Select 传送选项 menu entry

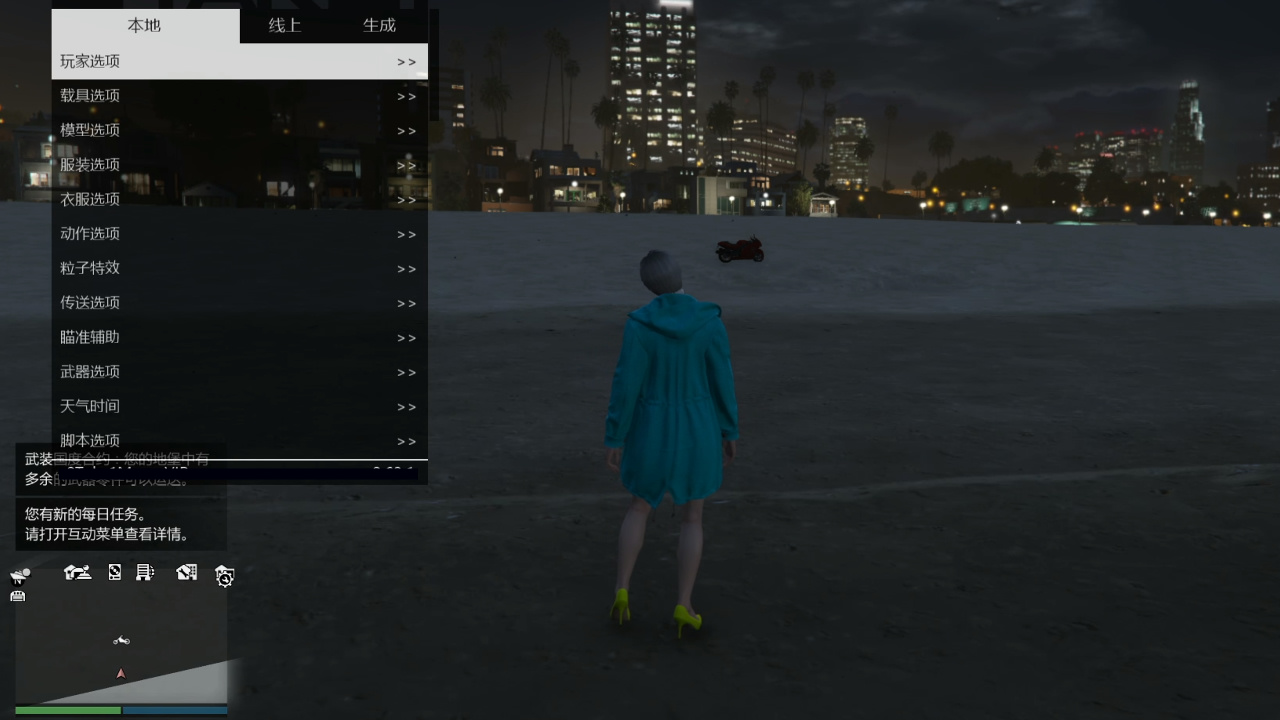[x=239, y=303]
